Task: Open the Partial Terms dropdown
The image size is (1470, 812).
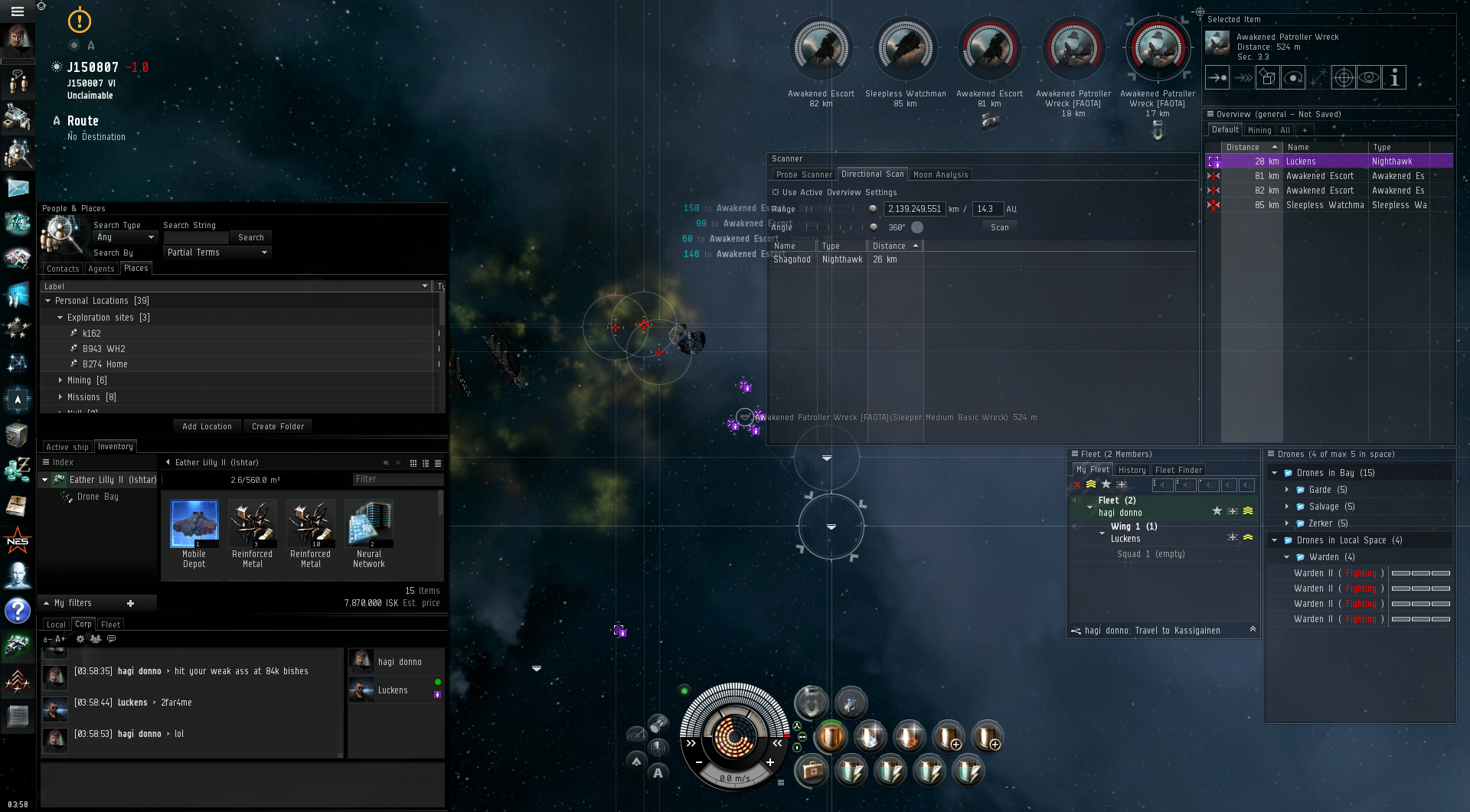Action: 217,253
